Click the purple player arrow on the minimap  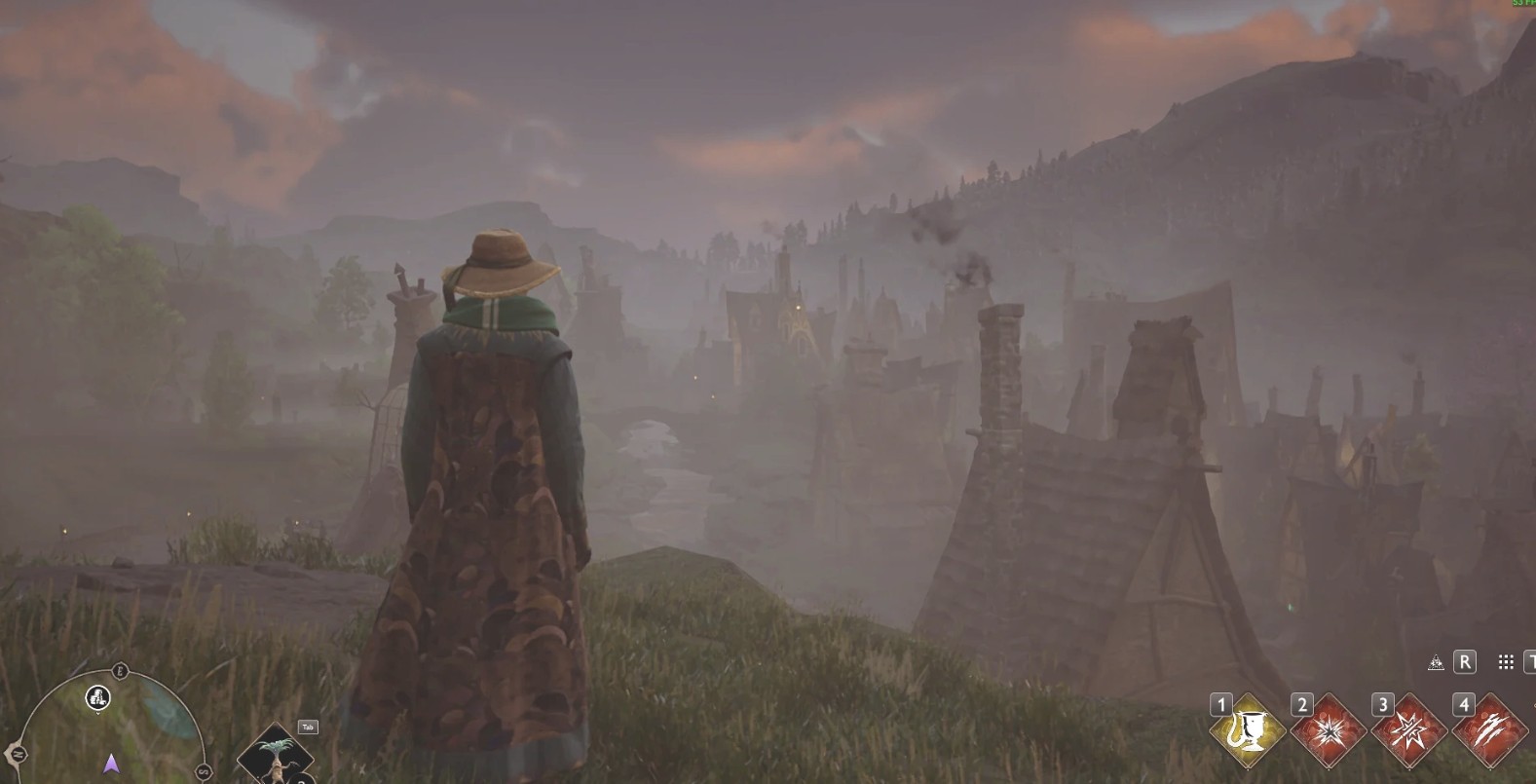[110, 763]
